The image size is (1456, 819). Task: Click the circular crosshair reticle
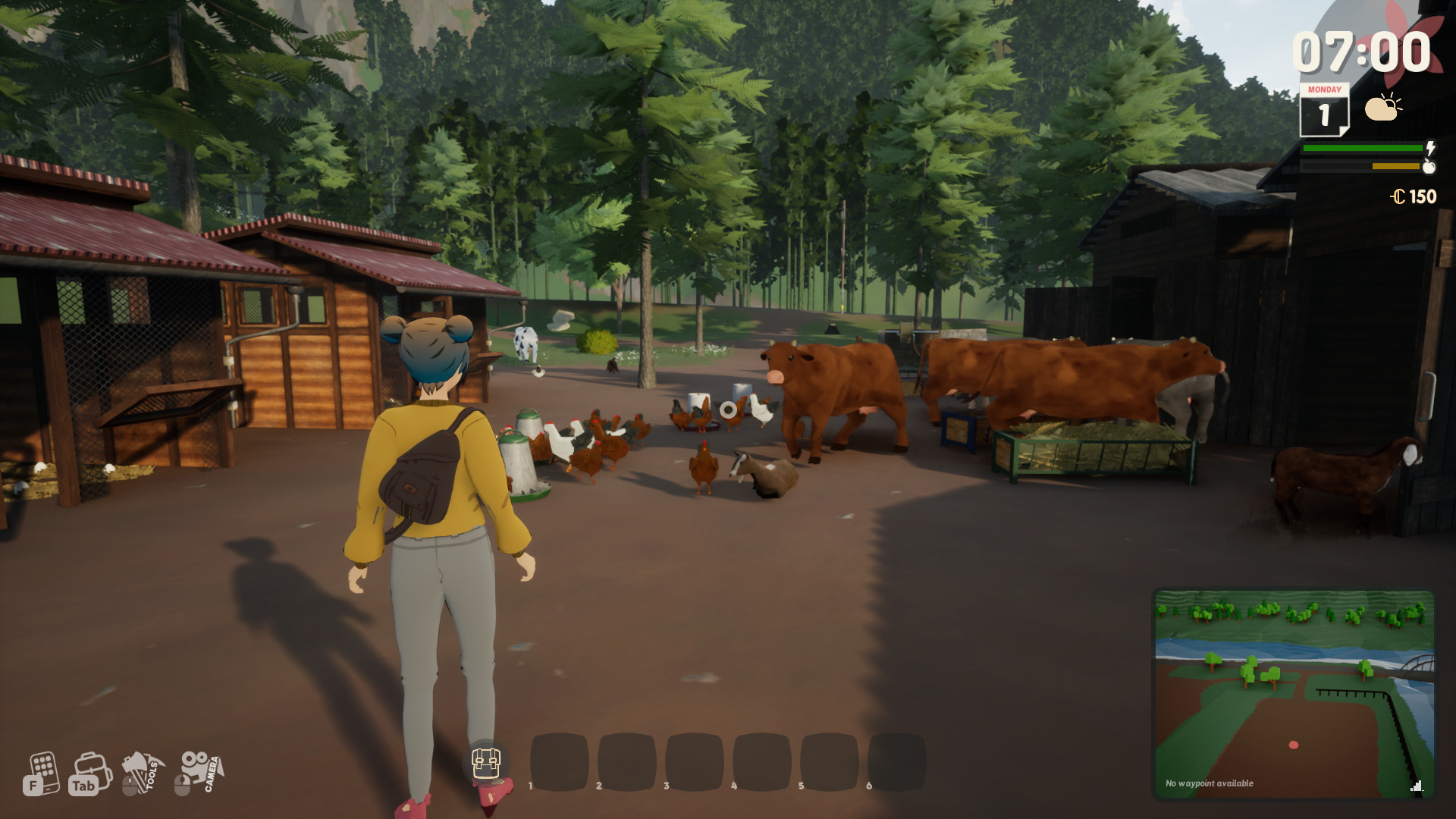[727, 409]
